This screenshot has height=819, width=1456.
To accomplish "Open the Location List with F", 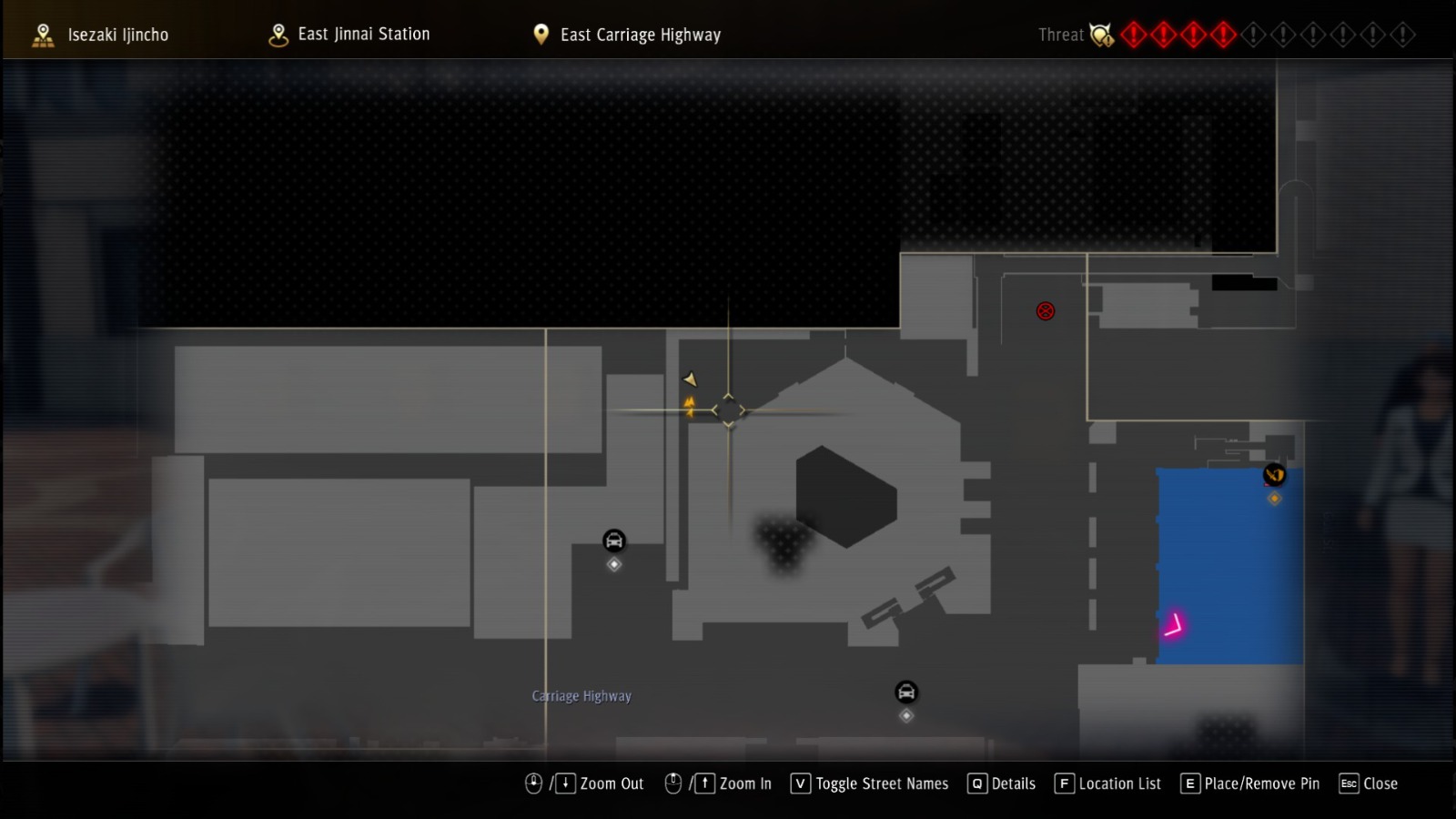I will (x=1063, y=784).
